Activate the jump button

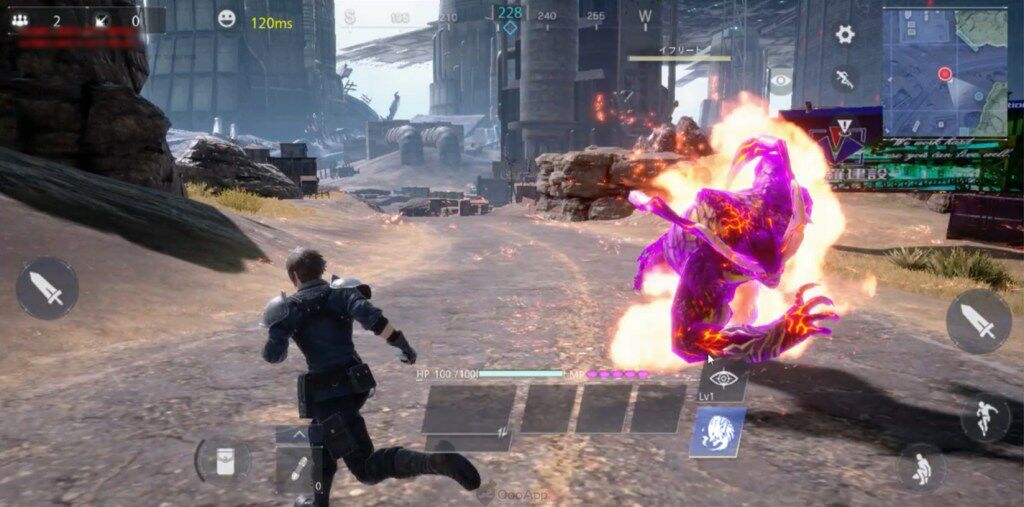985,418
